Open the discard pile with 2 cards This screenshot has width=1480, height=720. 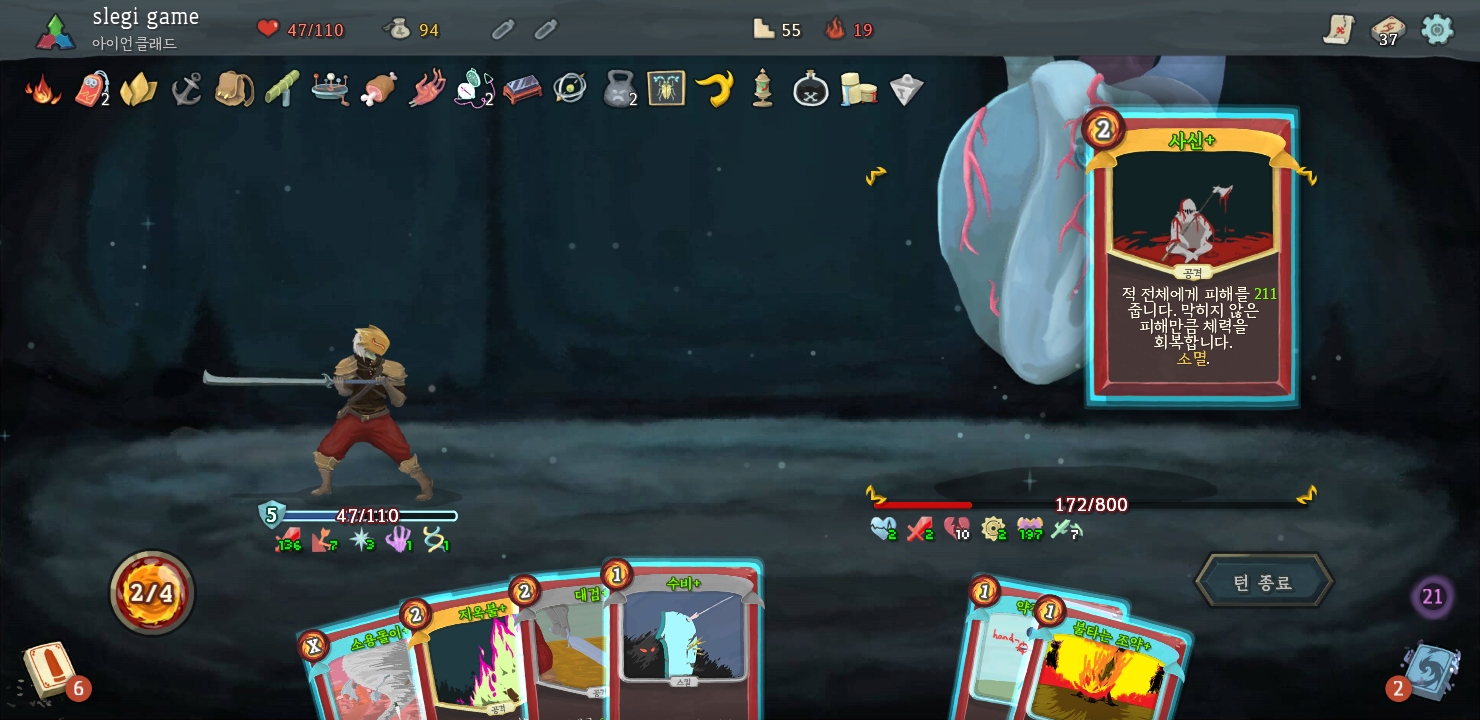click(x=1430, y=670)
